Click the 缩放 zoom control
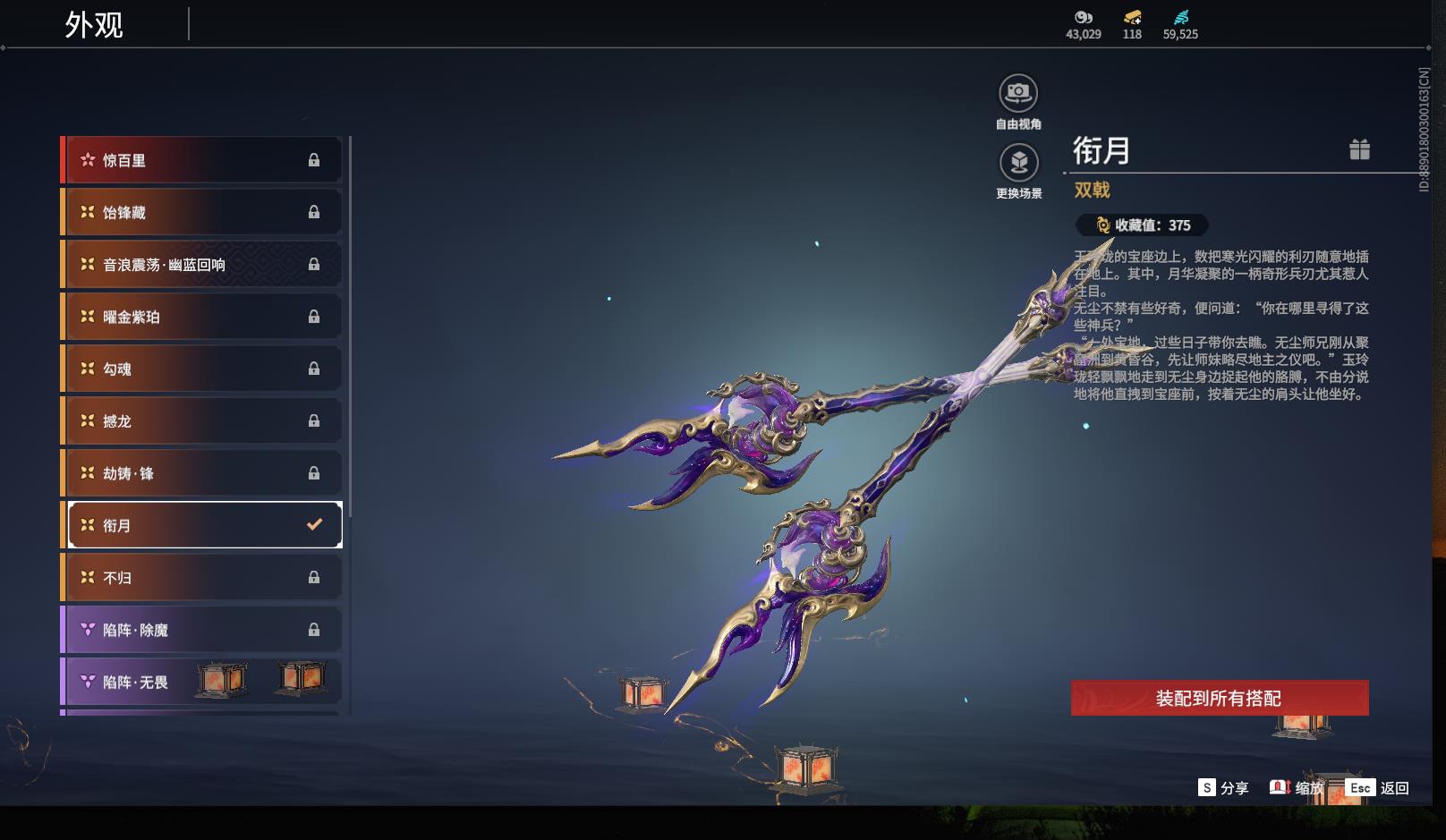Image resolution: width=1446 pixels, height=840 pixels. click(1297, 787)
